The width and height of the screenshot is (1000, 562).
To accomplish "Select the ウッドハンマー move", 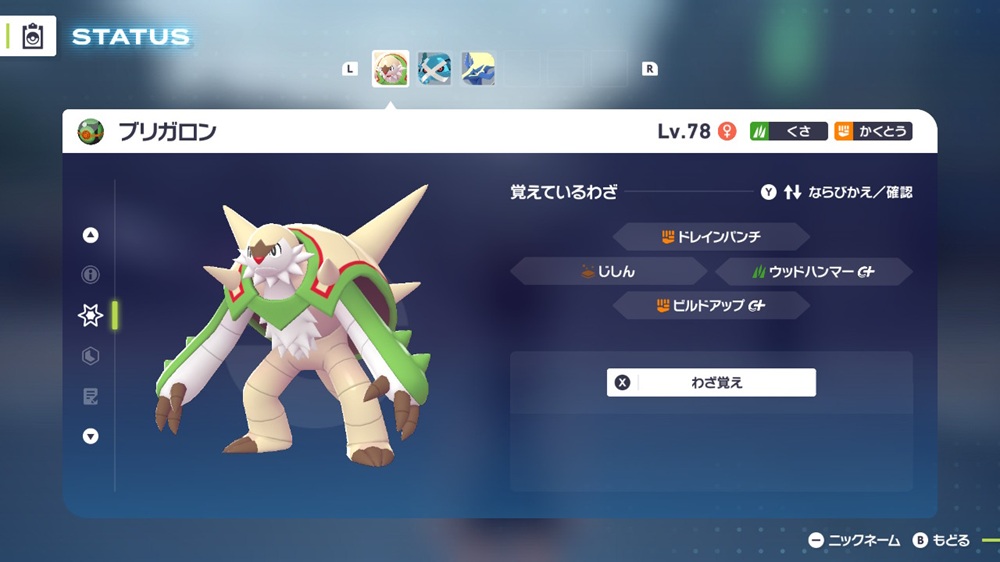I will [x=814, y=271].
